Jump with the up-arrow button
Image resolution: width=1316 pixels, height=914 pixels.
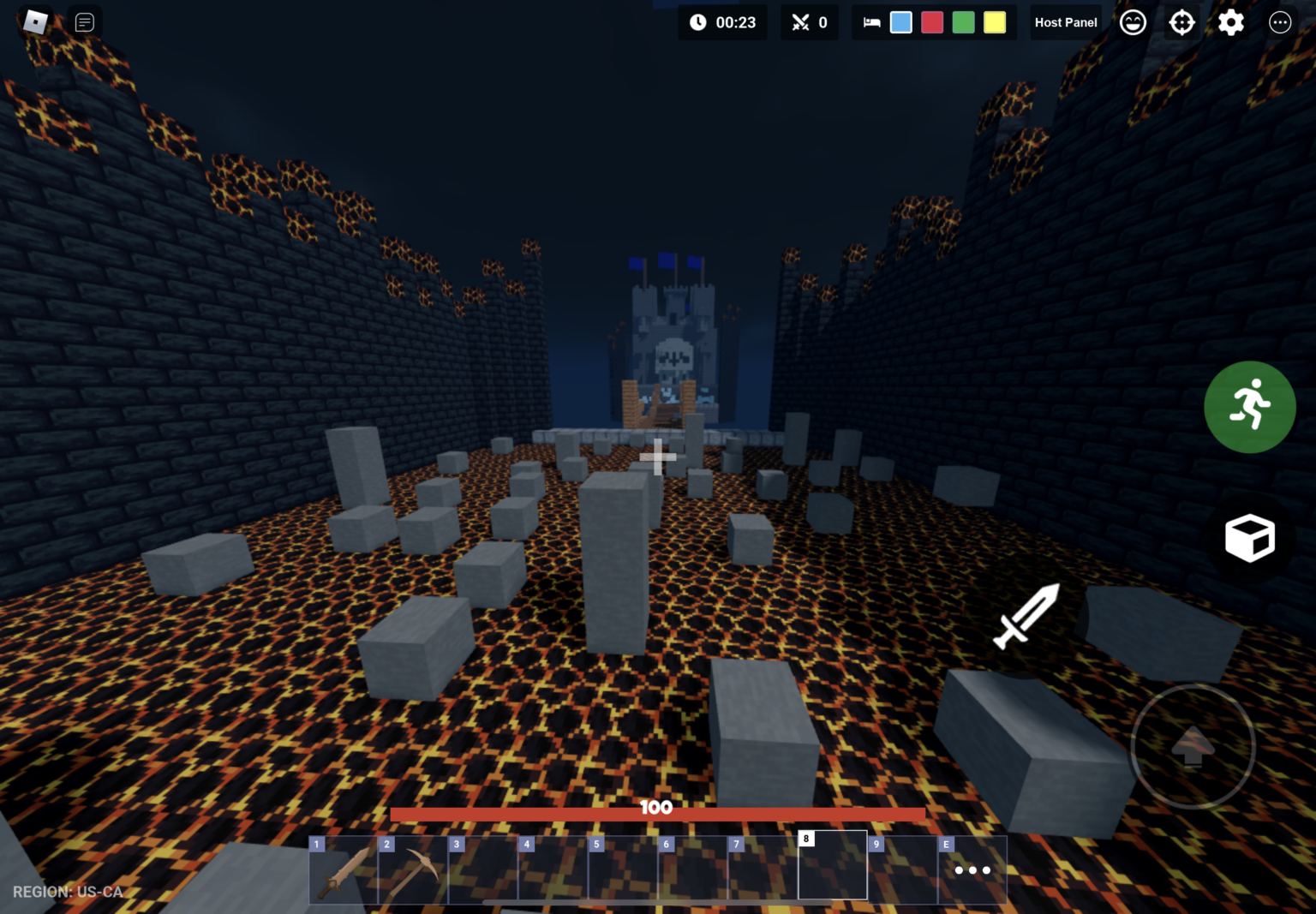[x=1193, y=746]
